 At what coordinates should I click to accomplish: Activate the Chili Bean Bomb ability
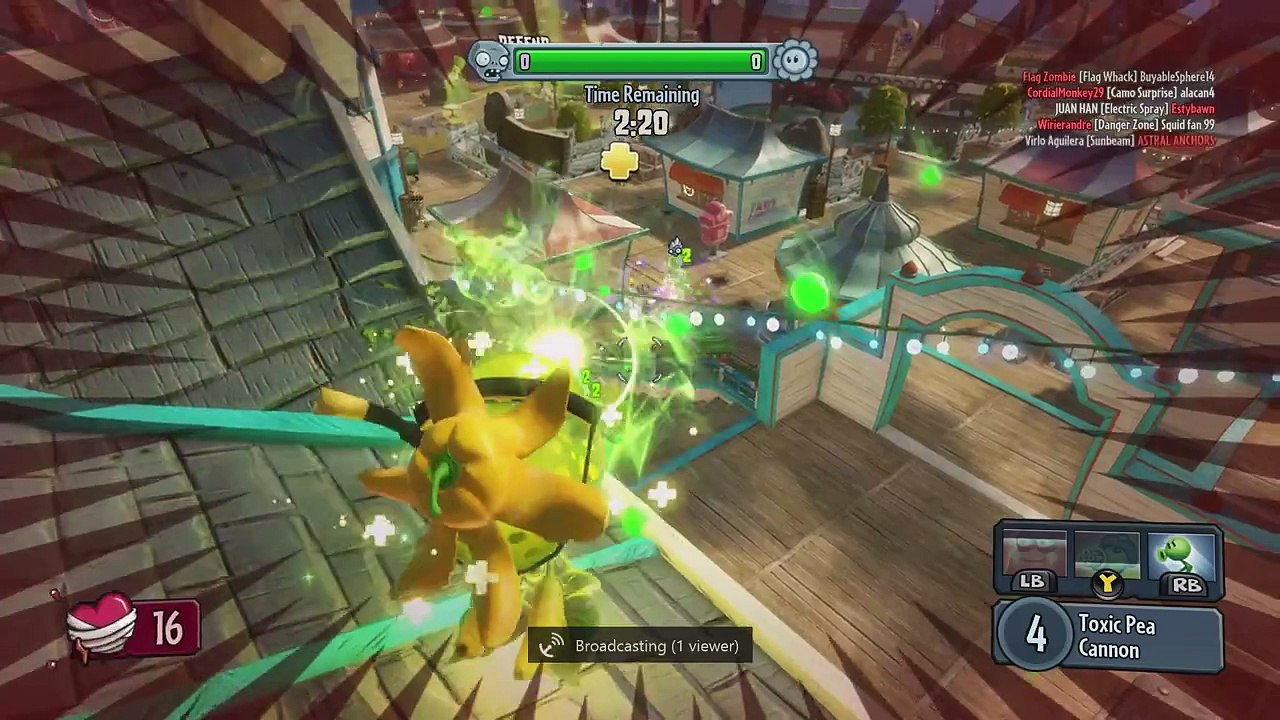click(1034, 555)
